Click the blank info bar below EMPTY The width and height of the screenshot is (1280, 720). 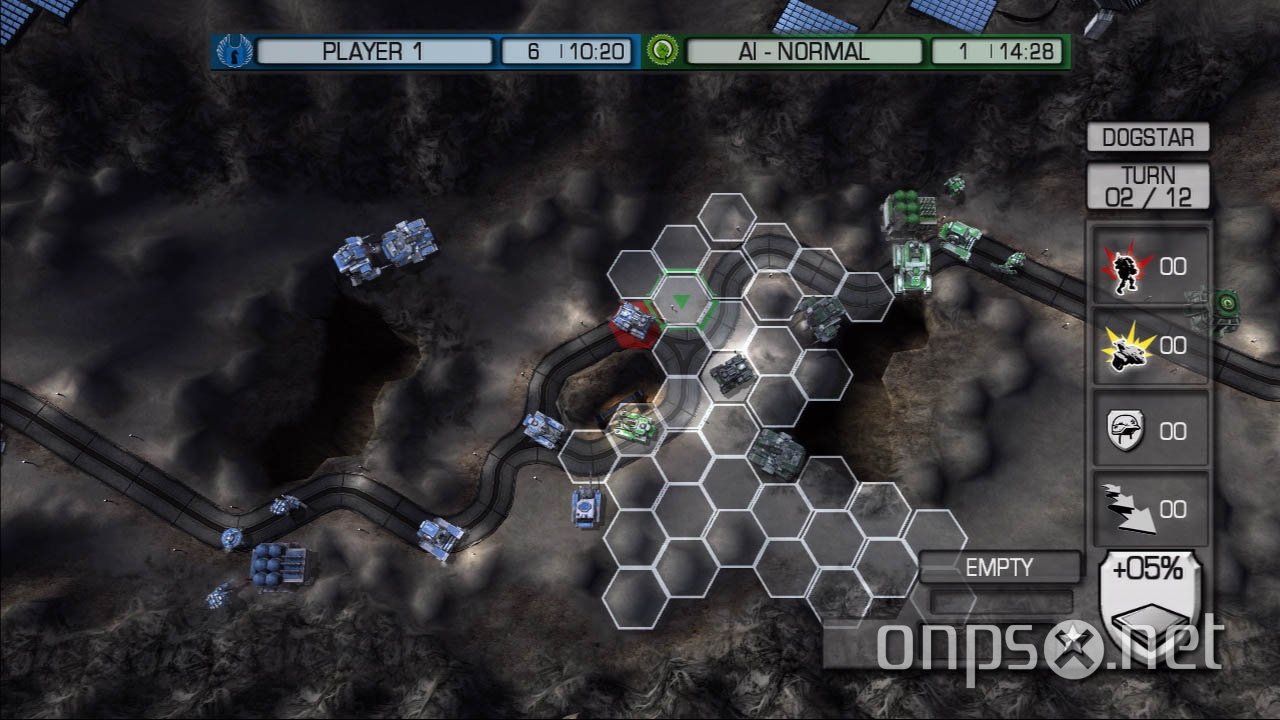(x=999, y=599)
